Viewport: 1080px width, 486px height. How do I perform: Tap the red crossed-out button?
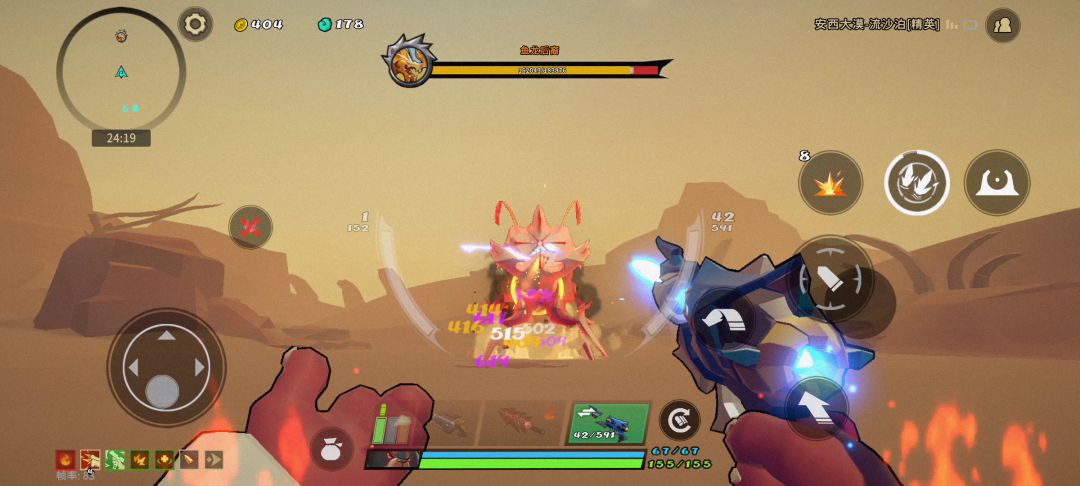pos(250,227)
